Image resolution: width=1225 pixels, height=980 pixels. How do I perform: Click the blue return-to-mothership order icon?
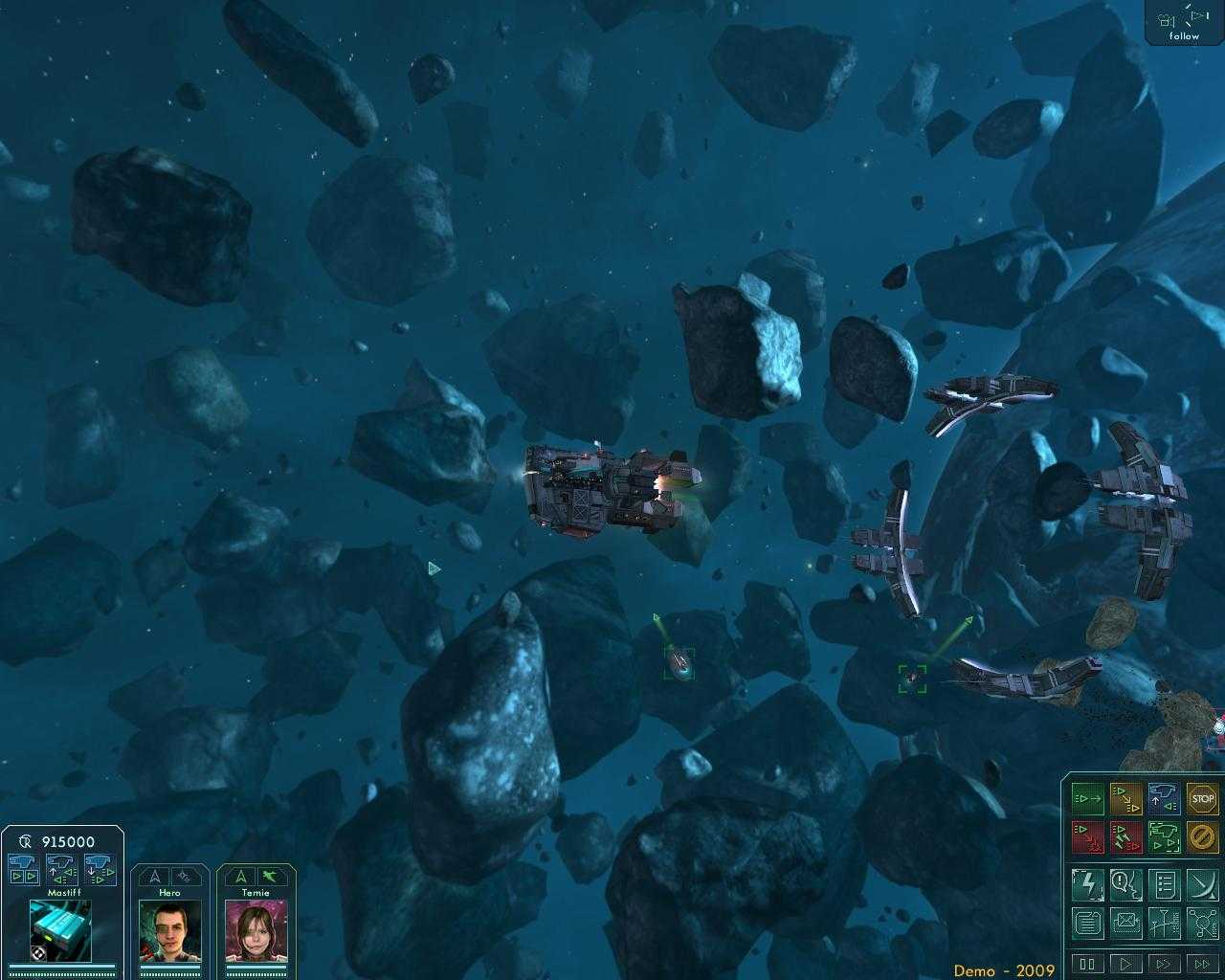tap(1164, 798)
